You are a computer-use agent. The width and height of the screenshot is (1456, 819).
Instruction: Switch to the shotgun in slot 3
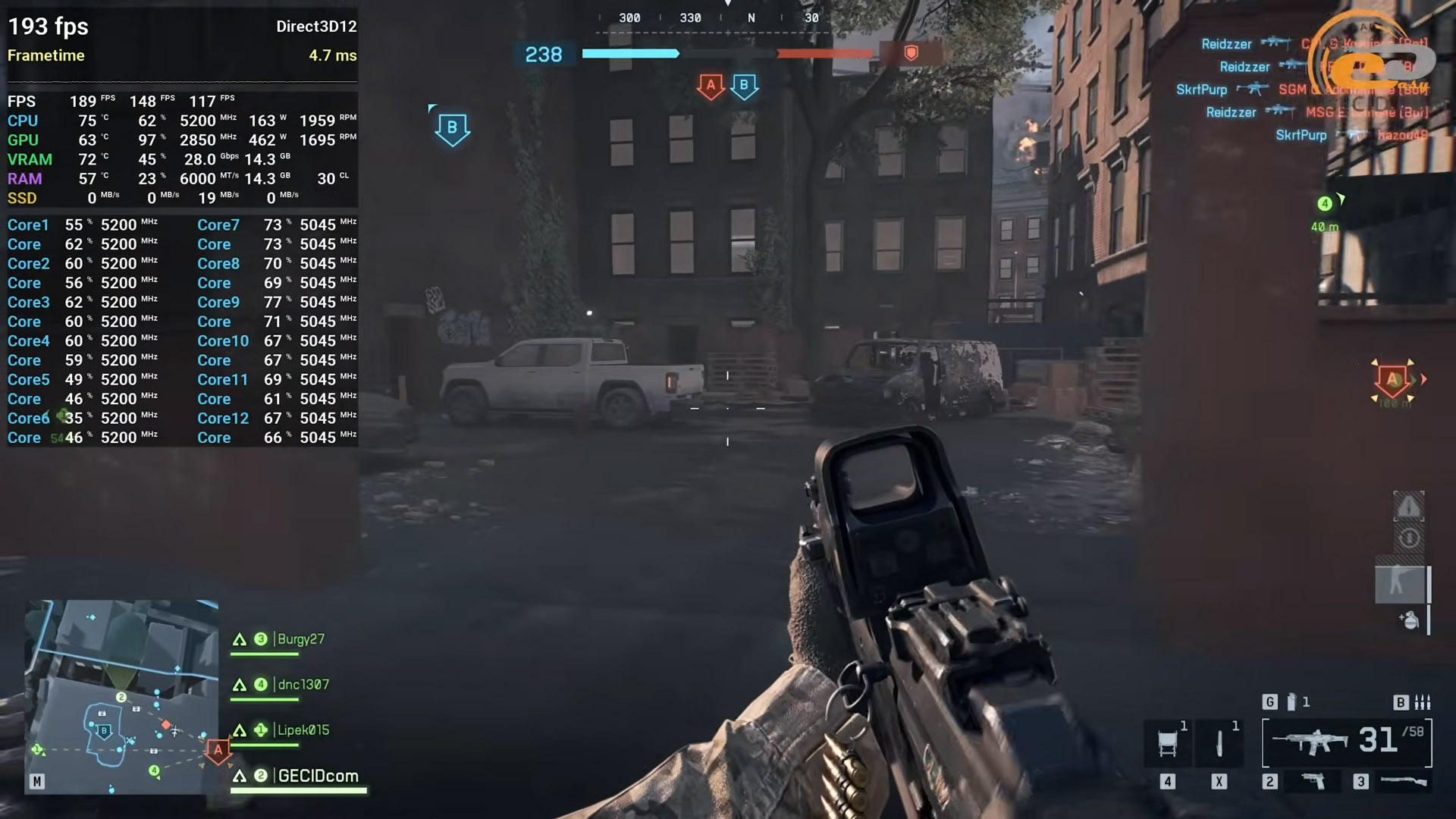(1403, 781)
